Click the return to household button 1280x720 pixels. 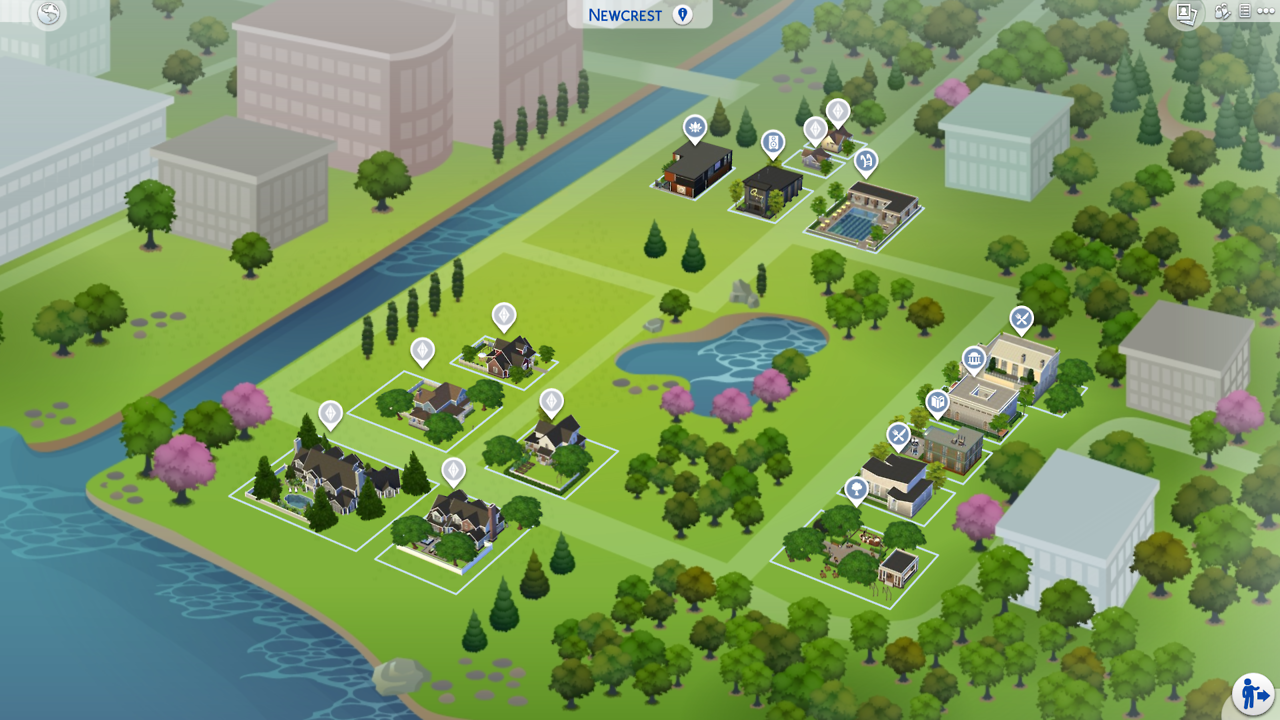[1252, 694]
